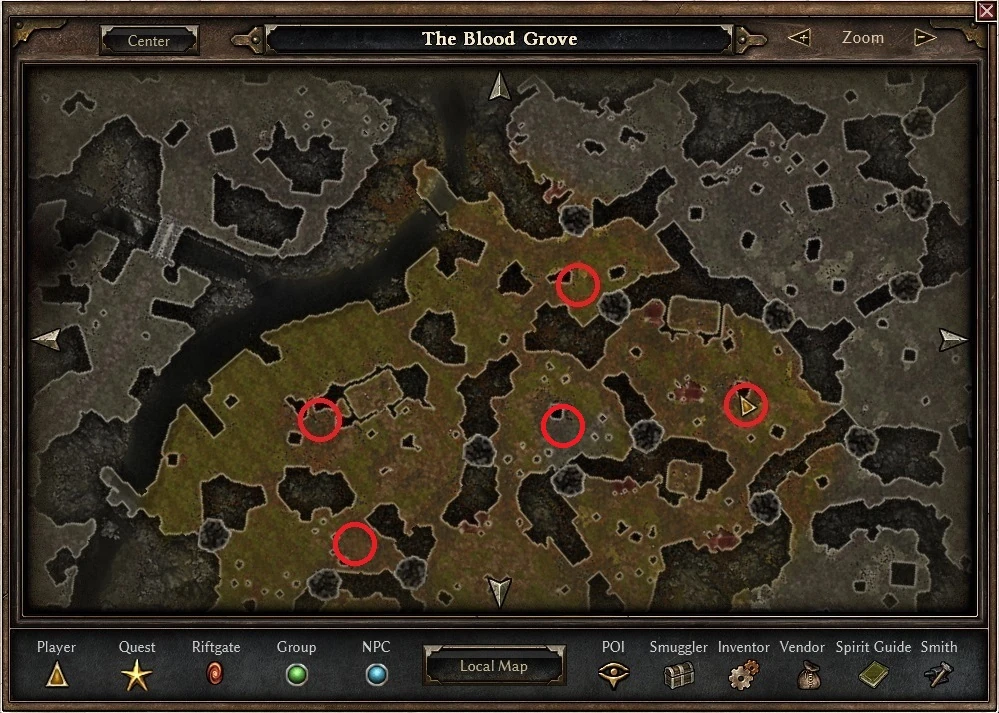The image size is (999, 713).
Task: Pan the map right with side arrow
Action: (x=953, y=339)
